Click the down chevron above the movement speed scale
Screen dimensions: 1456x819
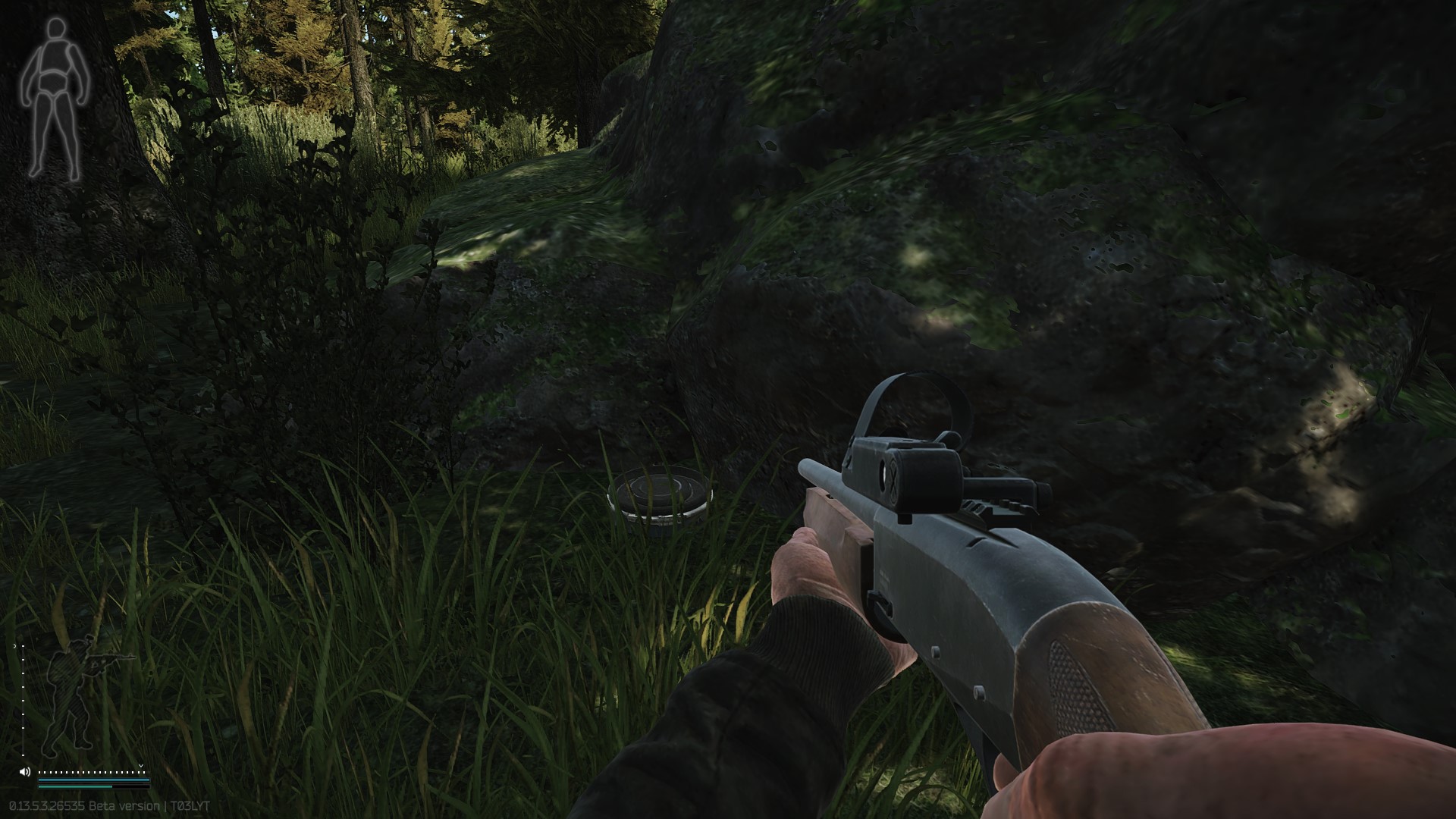141,765
